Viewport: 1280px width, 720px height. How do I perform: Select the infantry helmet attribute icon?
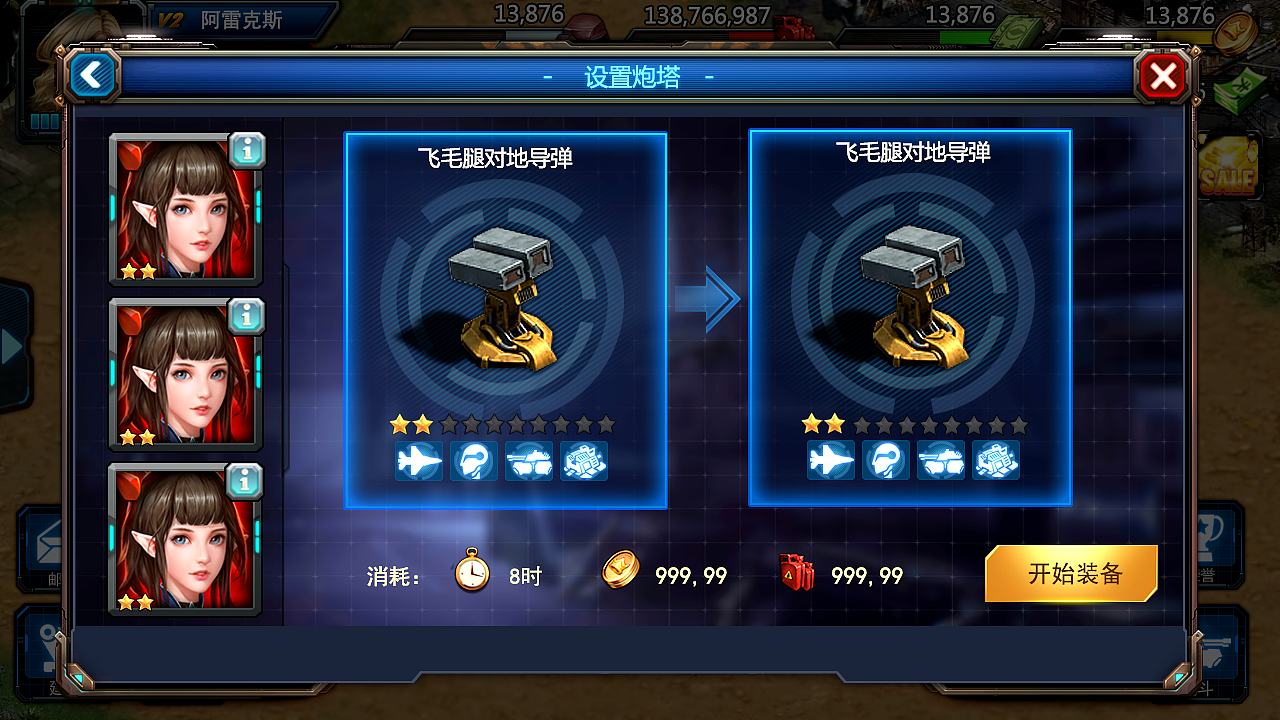point(474,461)
